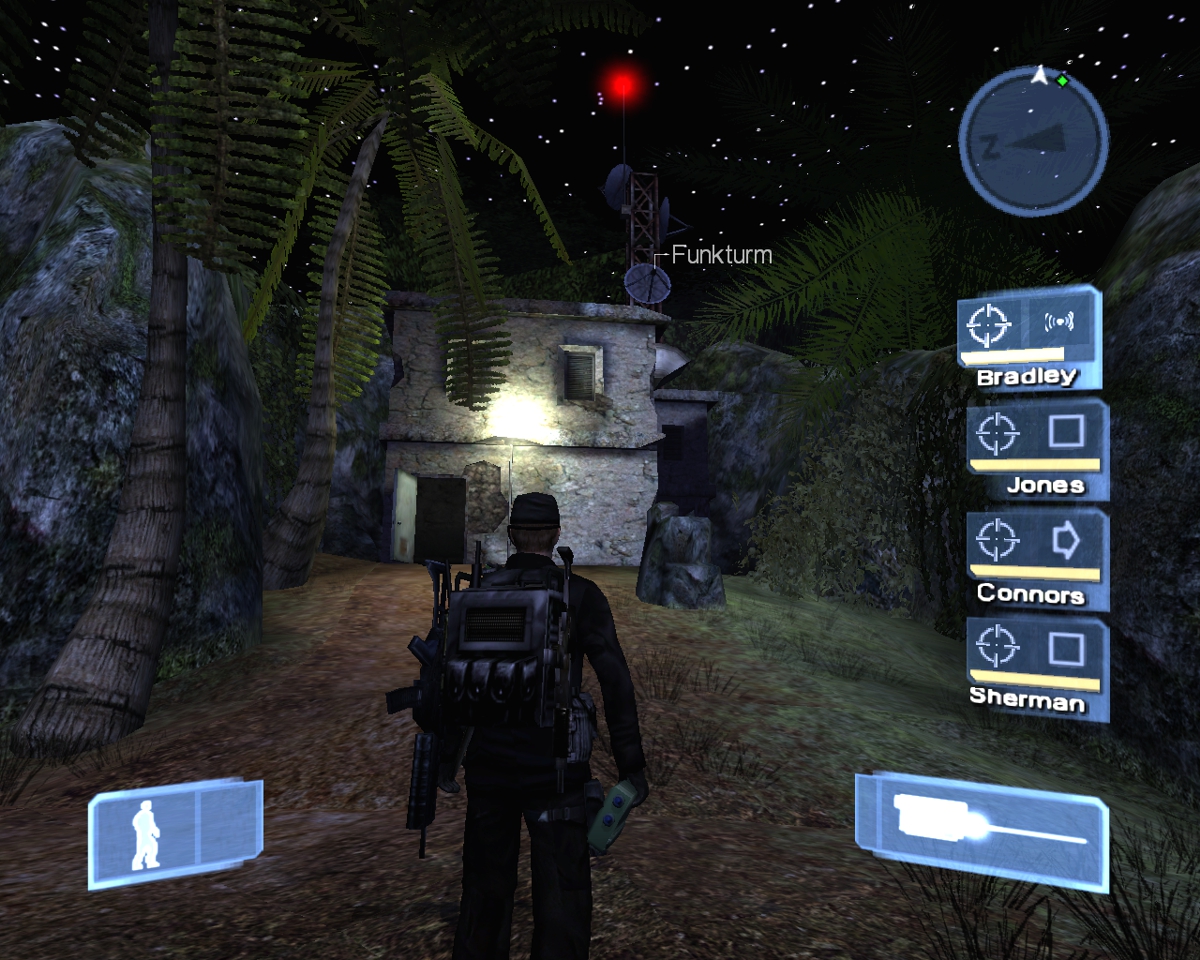Choose Connors's squad panel
Screen dimensions: 1200x960
1037,558
